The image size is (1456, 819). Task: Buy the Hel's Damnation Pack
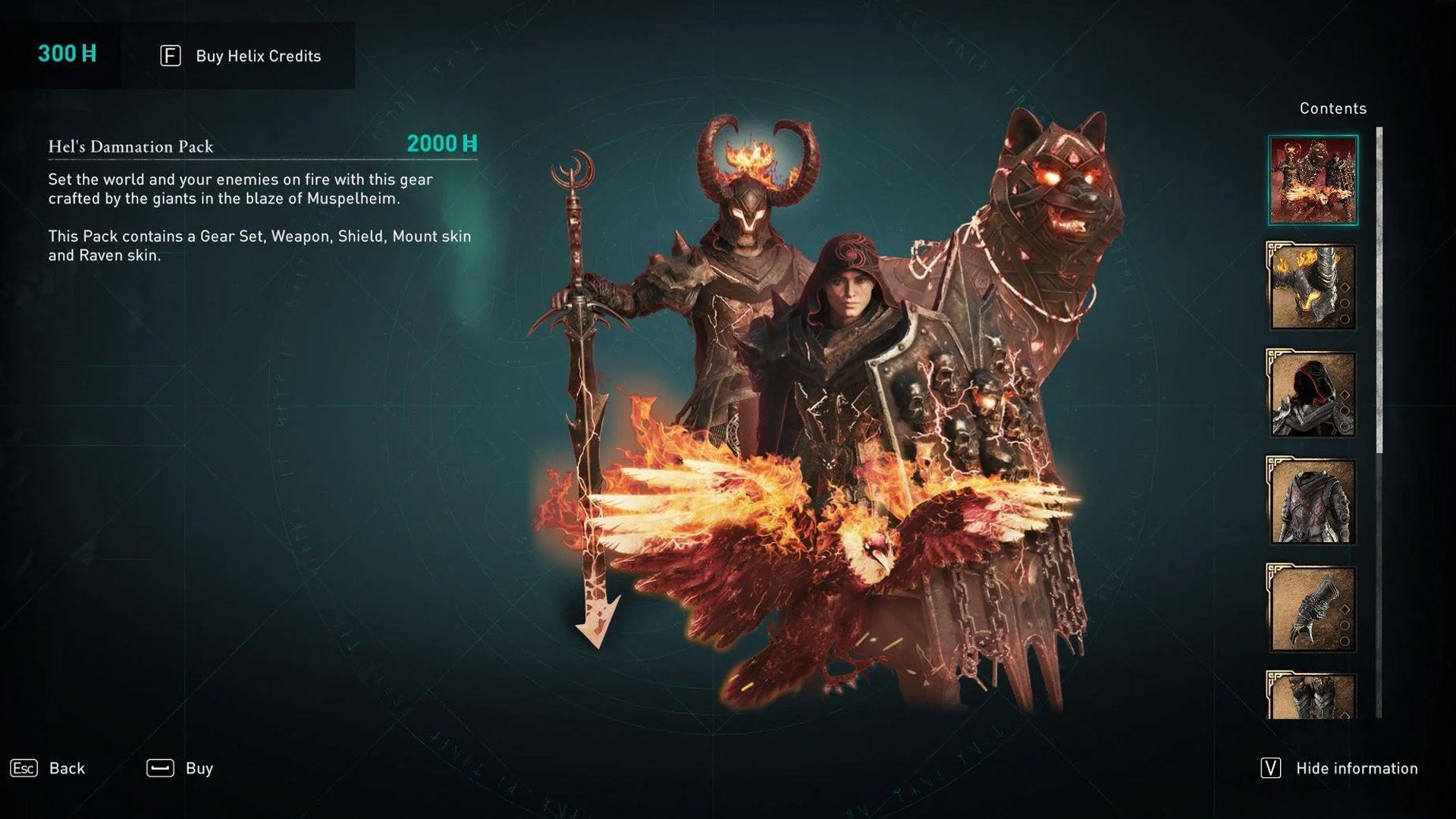(x=180, y=768)
